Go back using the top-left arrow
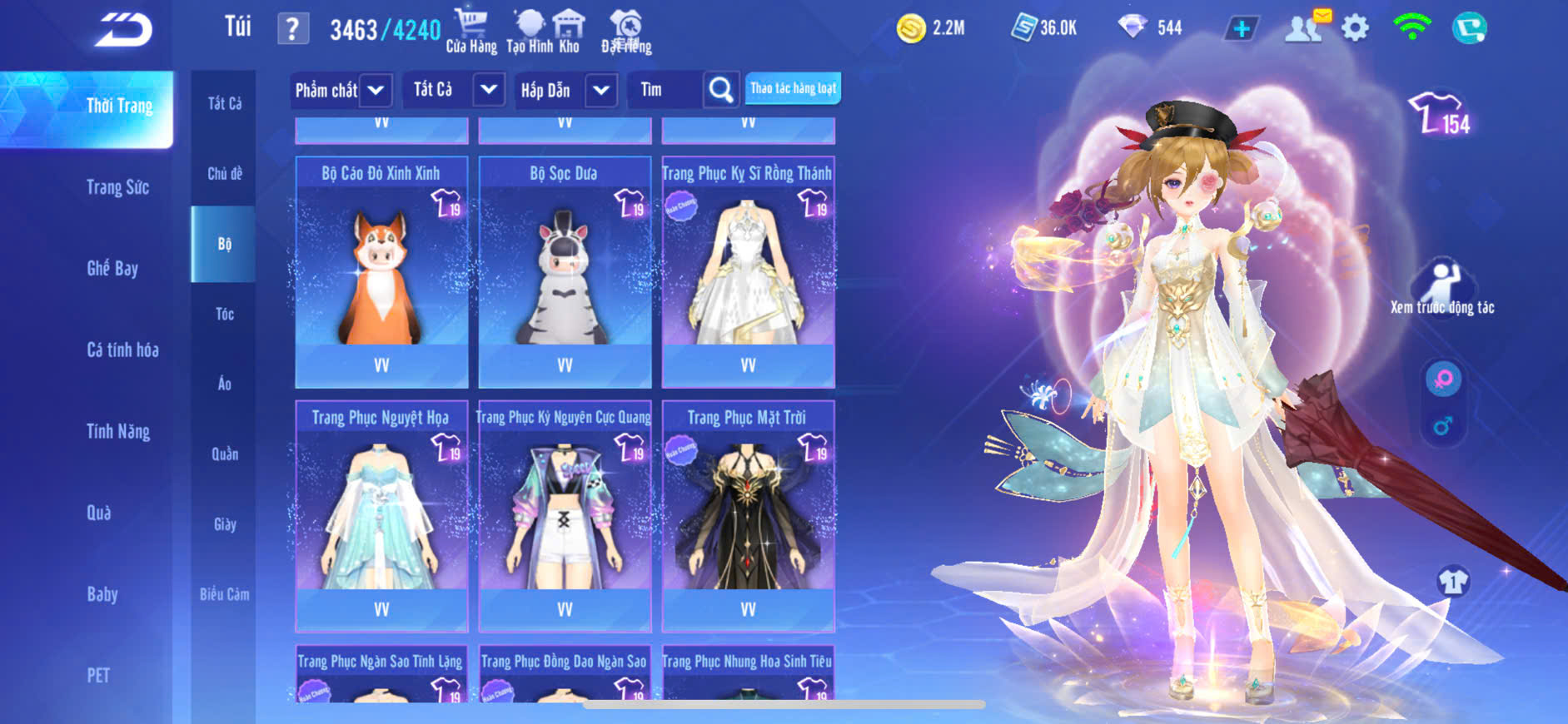Viewport: 1568px width, 724px height. [123, 30]
